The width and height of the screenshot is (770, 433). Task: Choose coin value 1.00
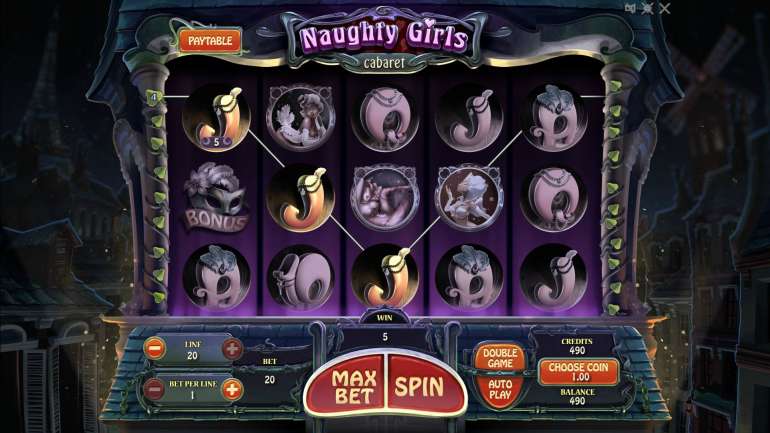point(580,371)
